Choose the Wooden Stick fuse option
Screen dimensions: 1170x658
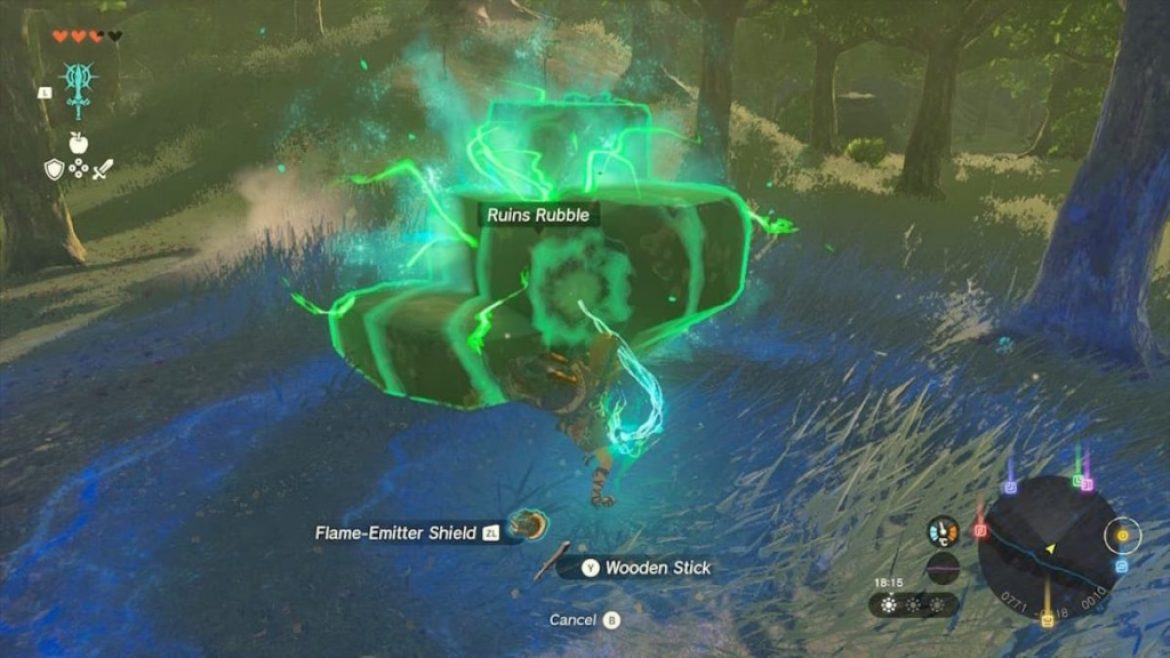tap(657, 568)
